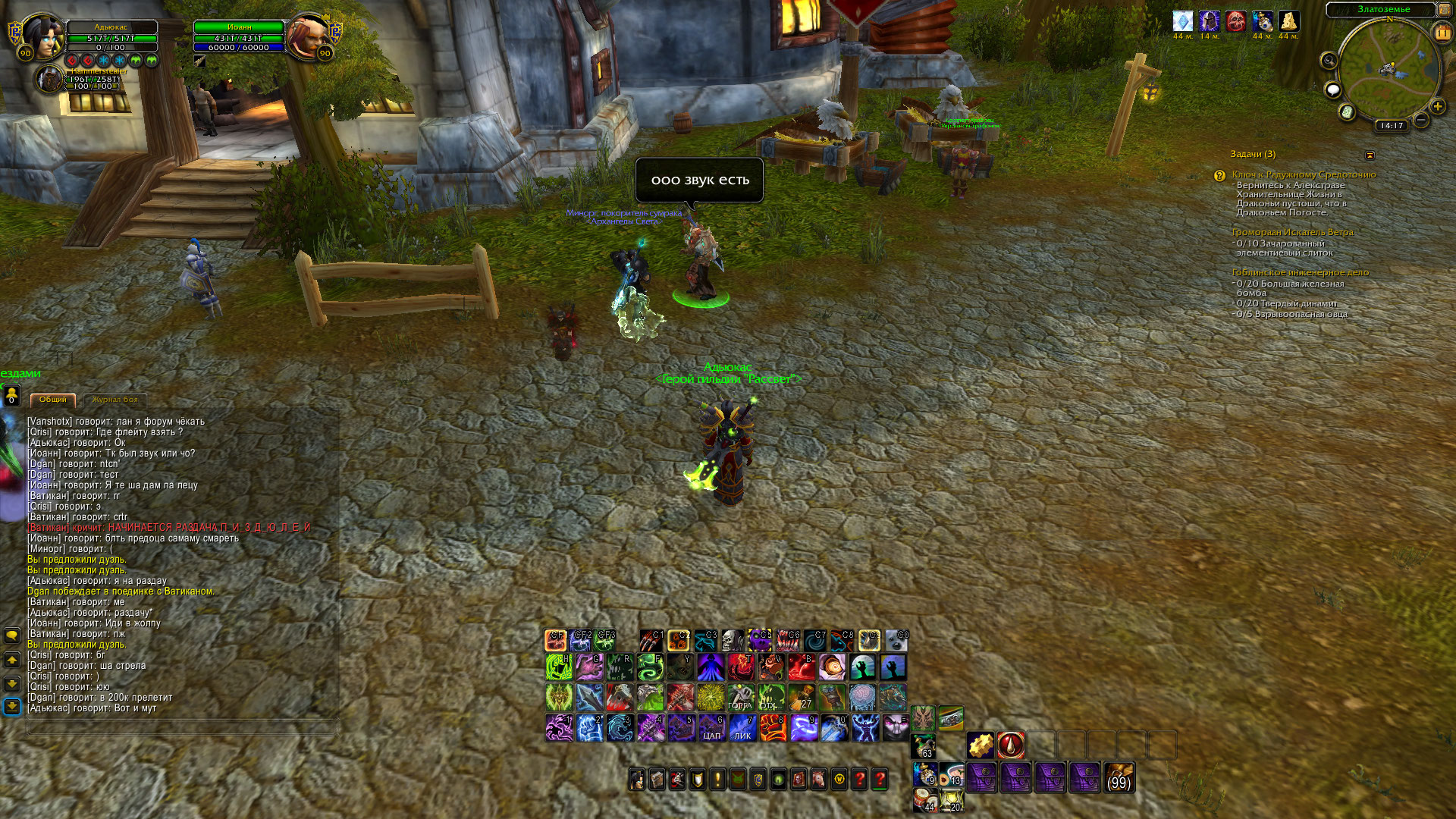Switch to the Журнал боя tab
Screen dimensions: 1456x819
tap(115, 400)
